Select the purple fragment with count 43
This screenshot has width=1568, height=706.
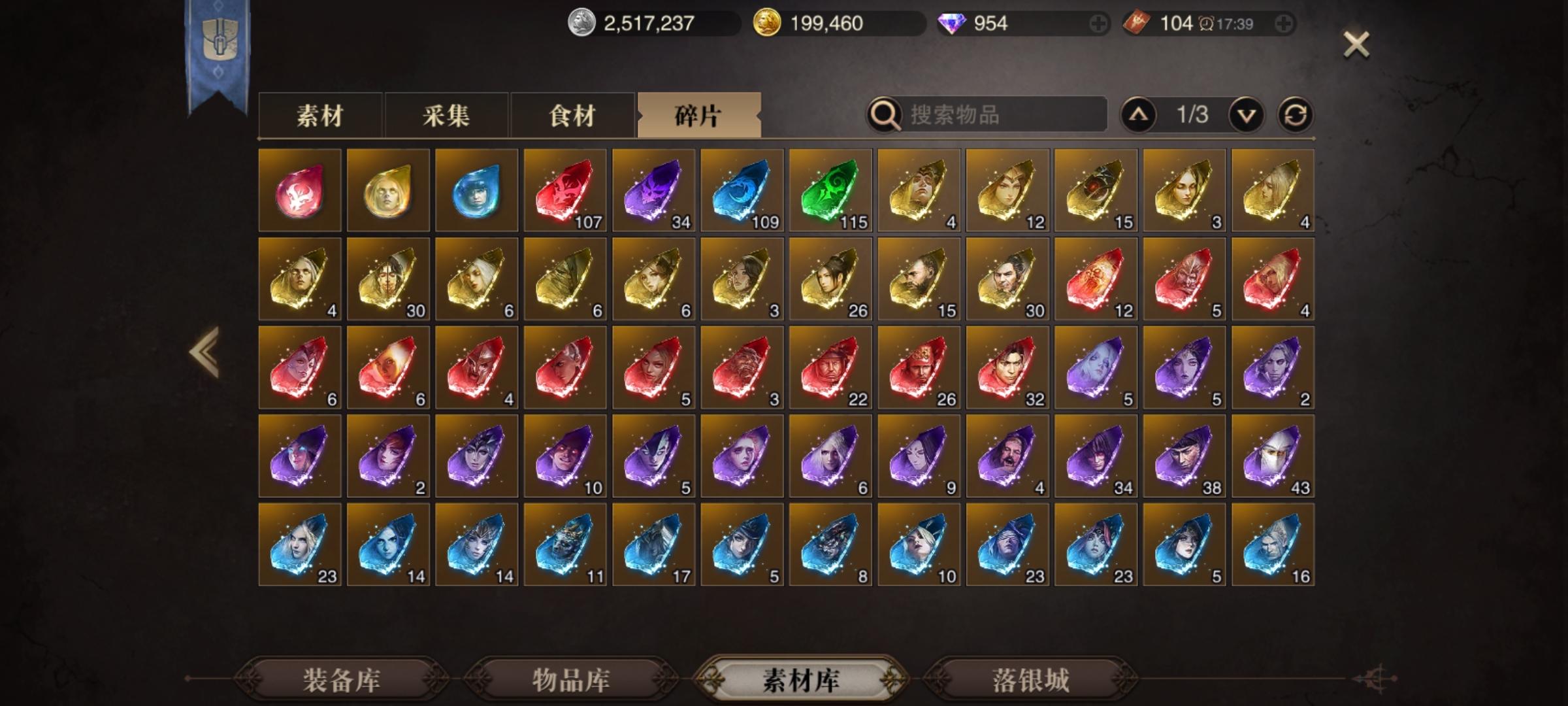point(1274,456)
